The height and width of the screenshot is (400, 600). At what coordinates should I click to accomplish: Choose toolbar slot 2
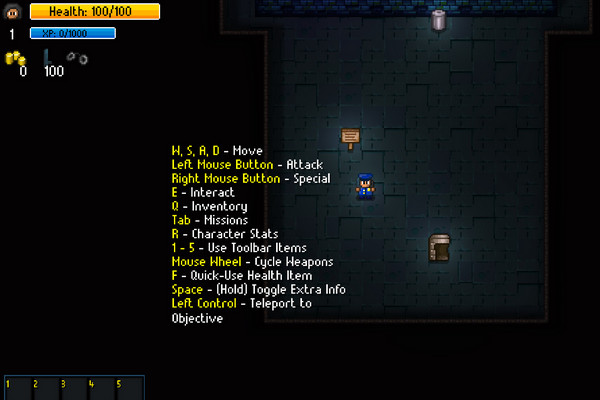point(46,388)
